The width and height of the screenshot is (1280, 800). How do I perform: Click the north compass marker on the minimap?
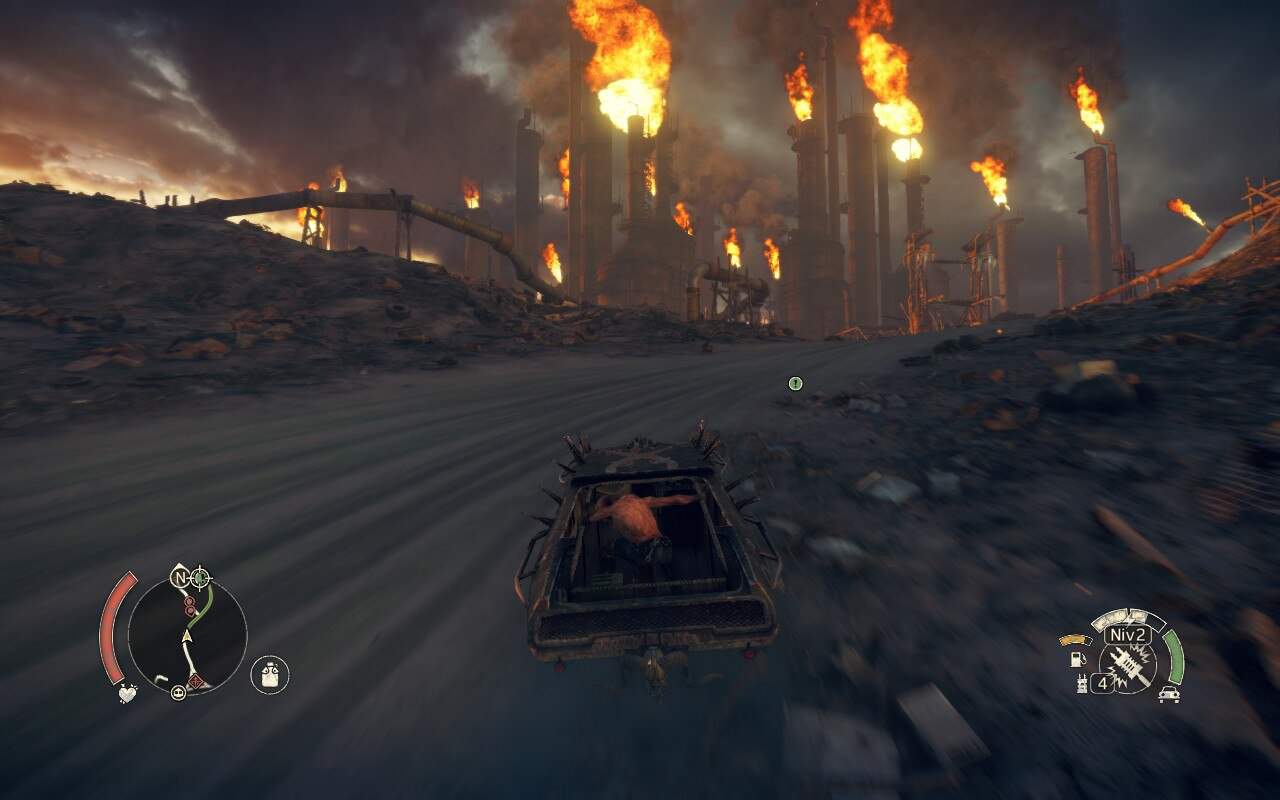coord(180,577)
